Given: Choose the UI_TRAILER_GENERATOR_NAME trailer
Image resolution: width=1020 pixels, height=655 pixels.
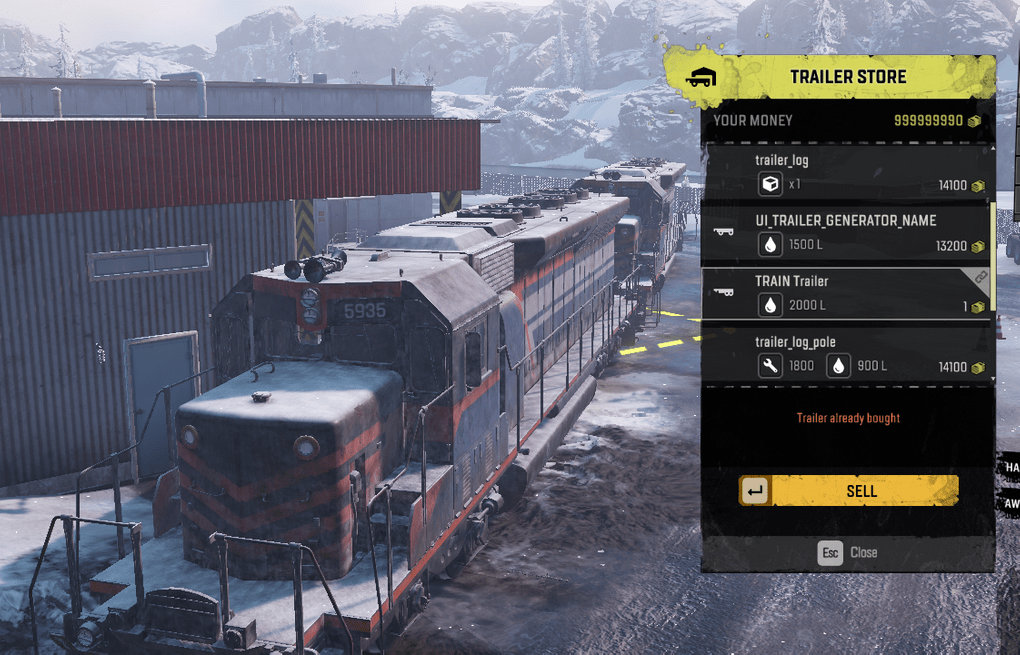Looking at the screenshot, I should tap(846, 232).
